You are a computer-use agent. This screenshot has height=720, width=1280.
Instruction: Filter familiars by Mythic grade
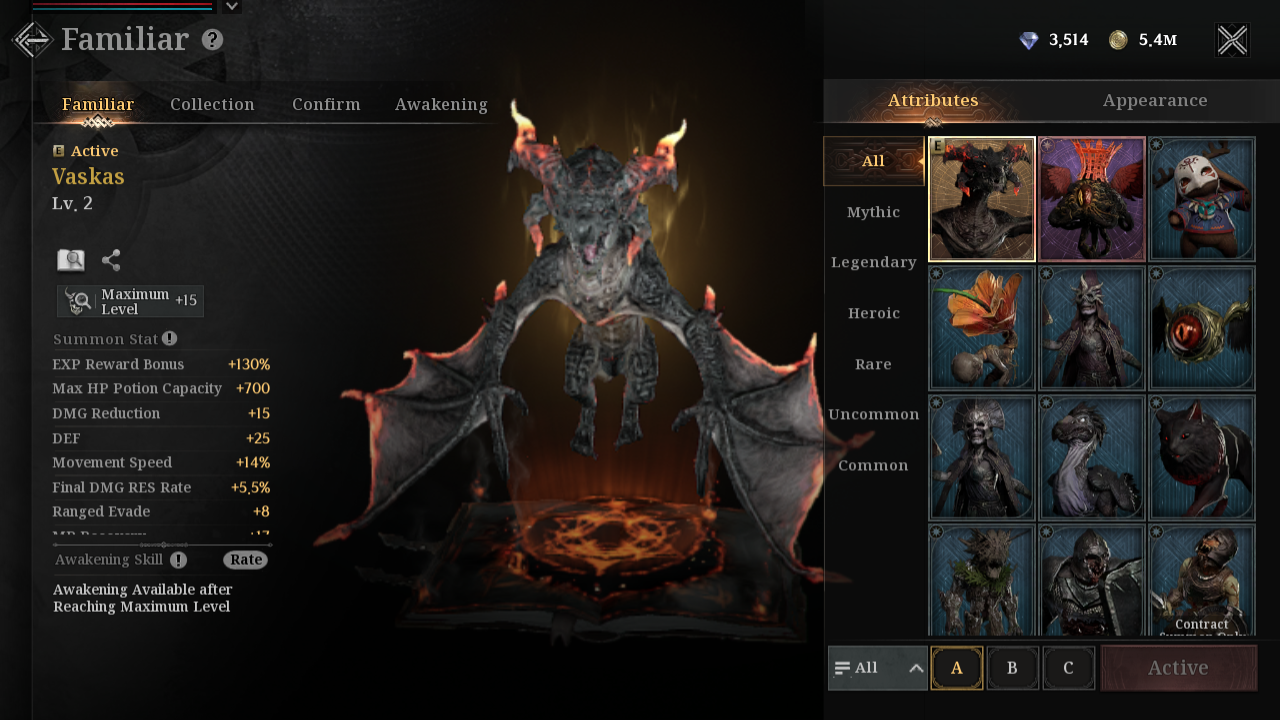(x=873, y=212)
